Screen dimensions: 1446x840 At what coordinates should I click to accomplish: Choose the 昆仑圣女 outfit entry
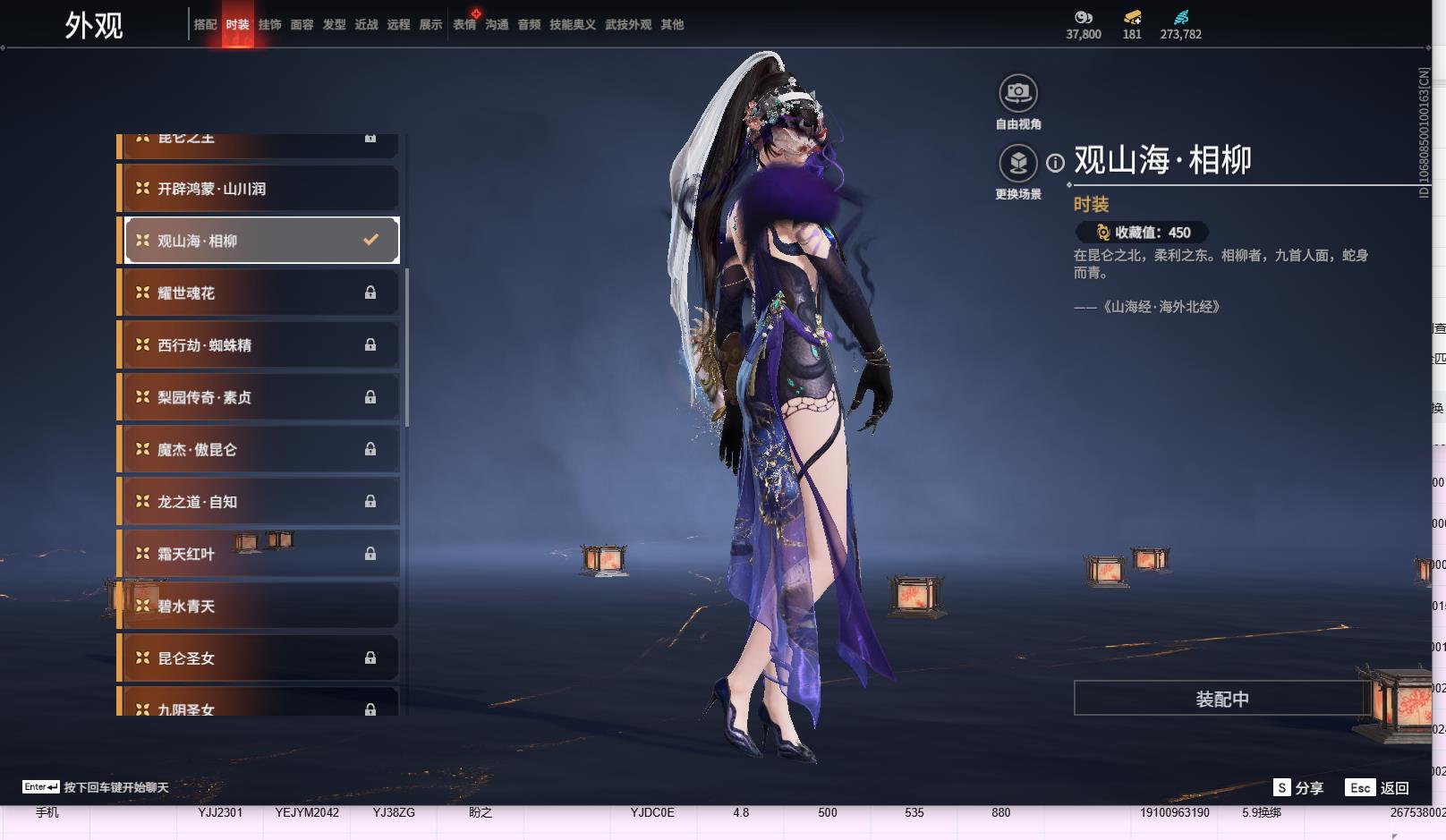click(x=259, y=658)
